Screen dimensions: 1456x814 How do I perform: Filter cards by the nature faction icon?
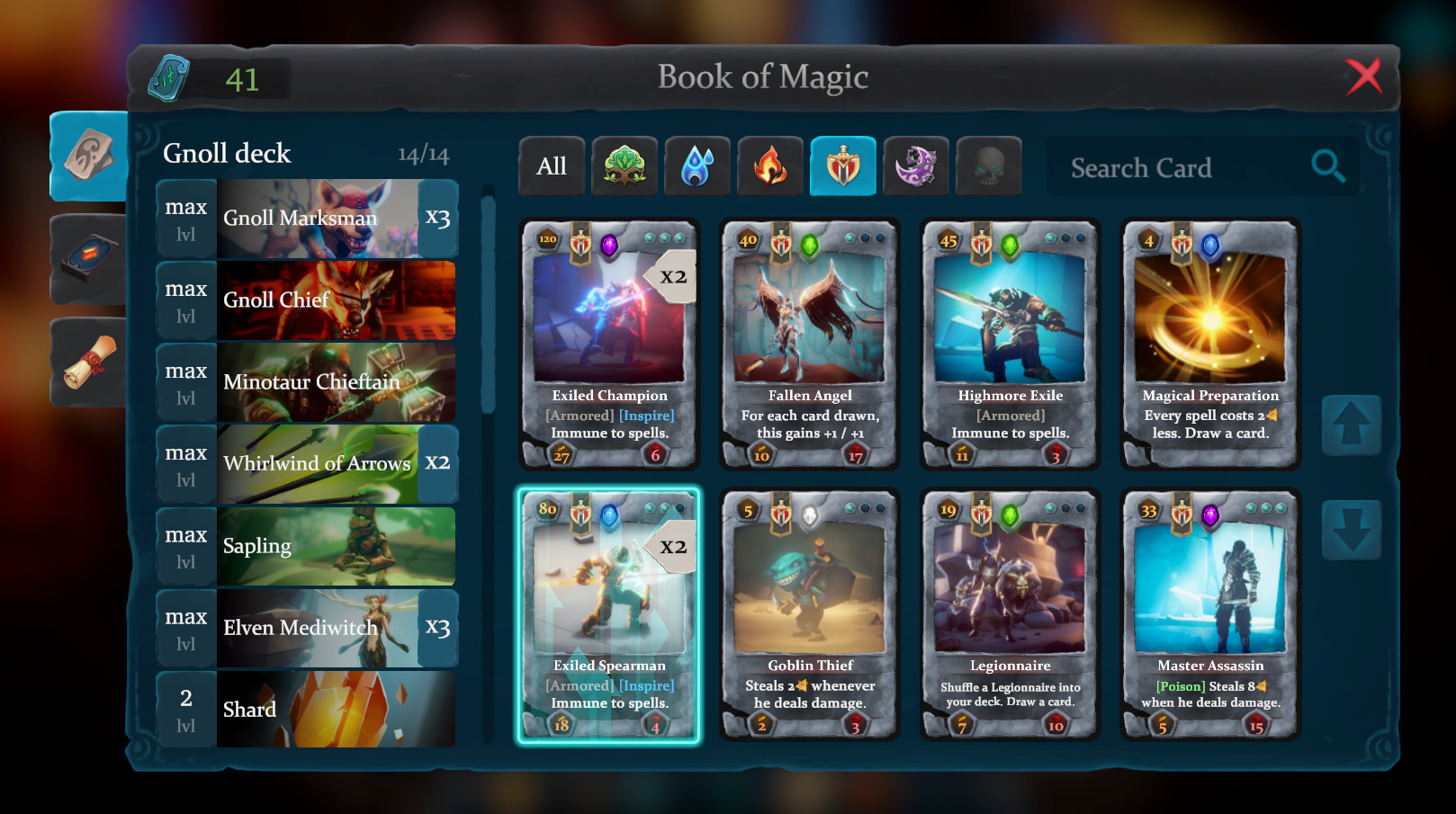click(x=625, y=165)
